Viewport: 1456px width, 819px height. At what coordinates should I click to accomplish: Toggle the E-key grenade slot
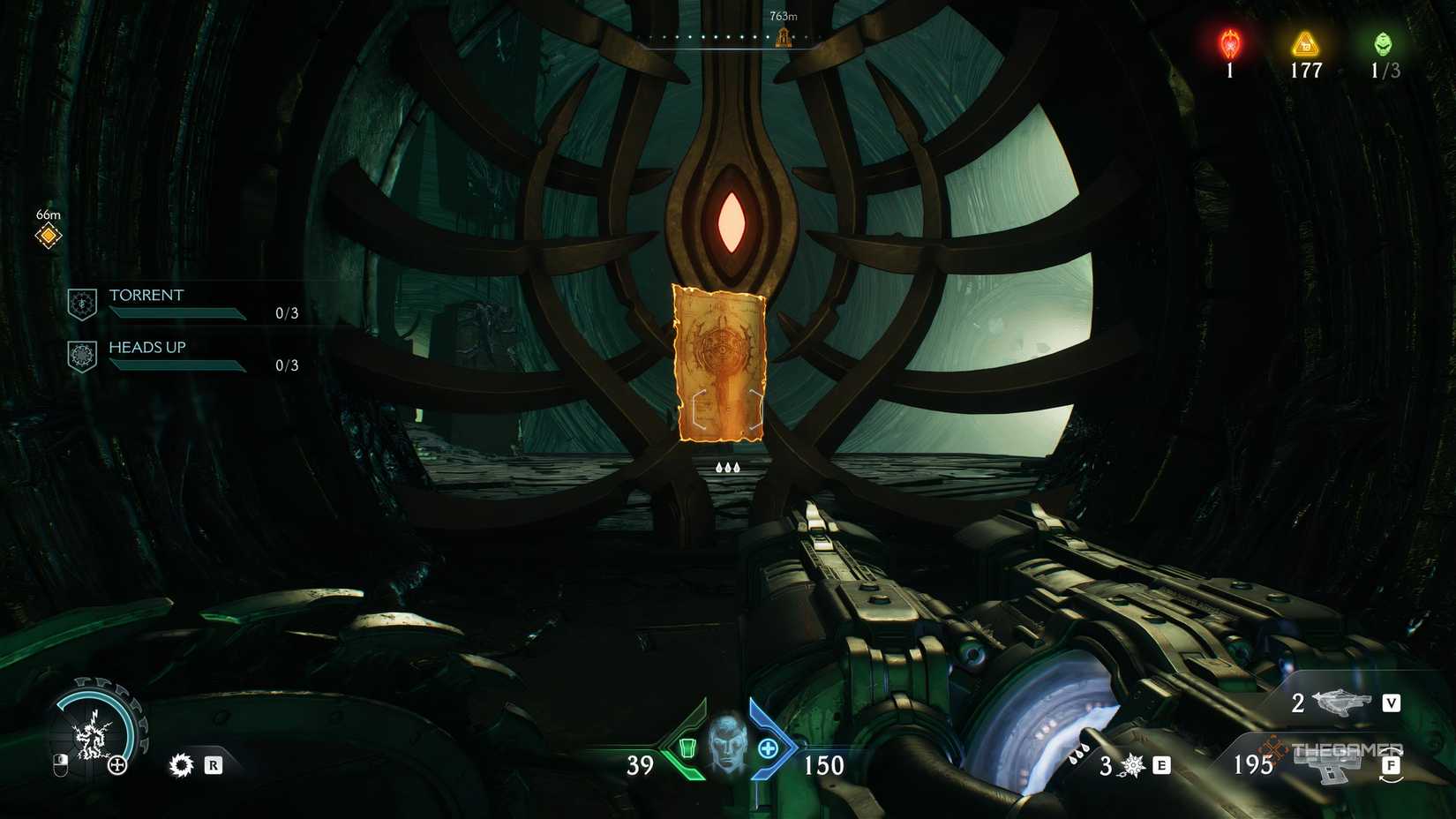(1162, 767)
